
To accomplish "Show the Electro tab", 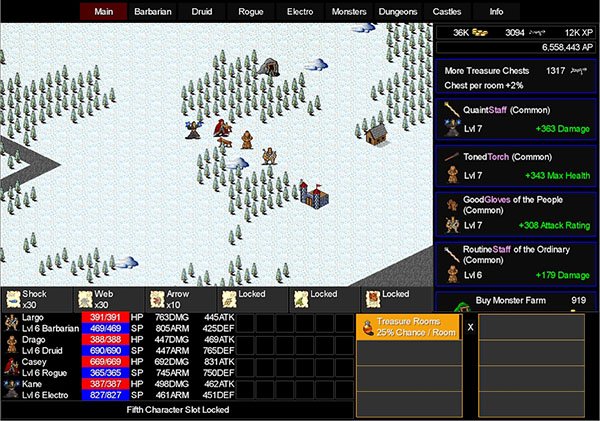I will click(300, 12).
